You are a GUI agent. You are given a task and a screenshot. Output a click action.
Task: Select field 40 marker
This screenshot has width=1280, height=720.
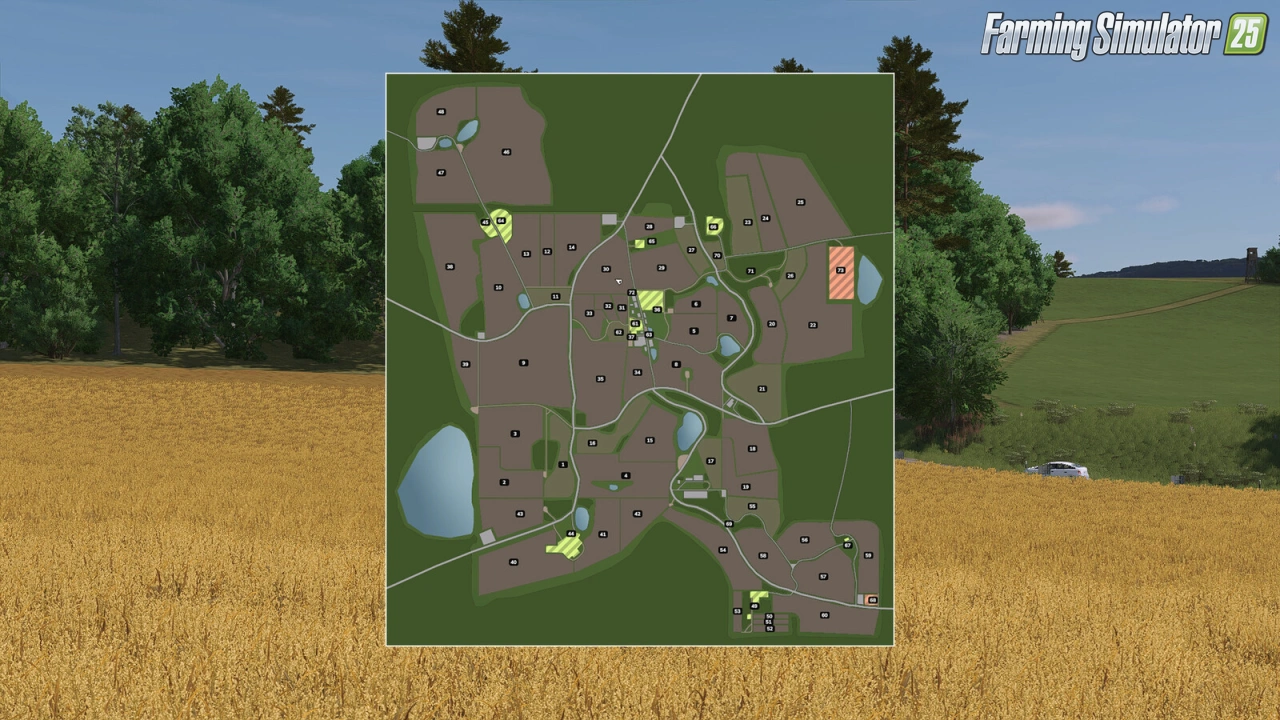(x=514, y=562)
